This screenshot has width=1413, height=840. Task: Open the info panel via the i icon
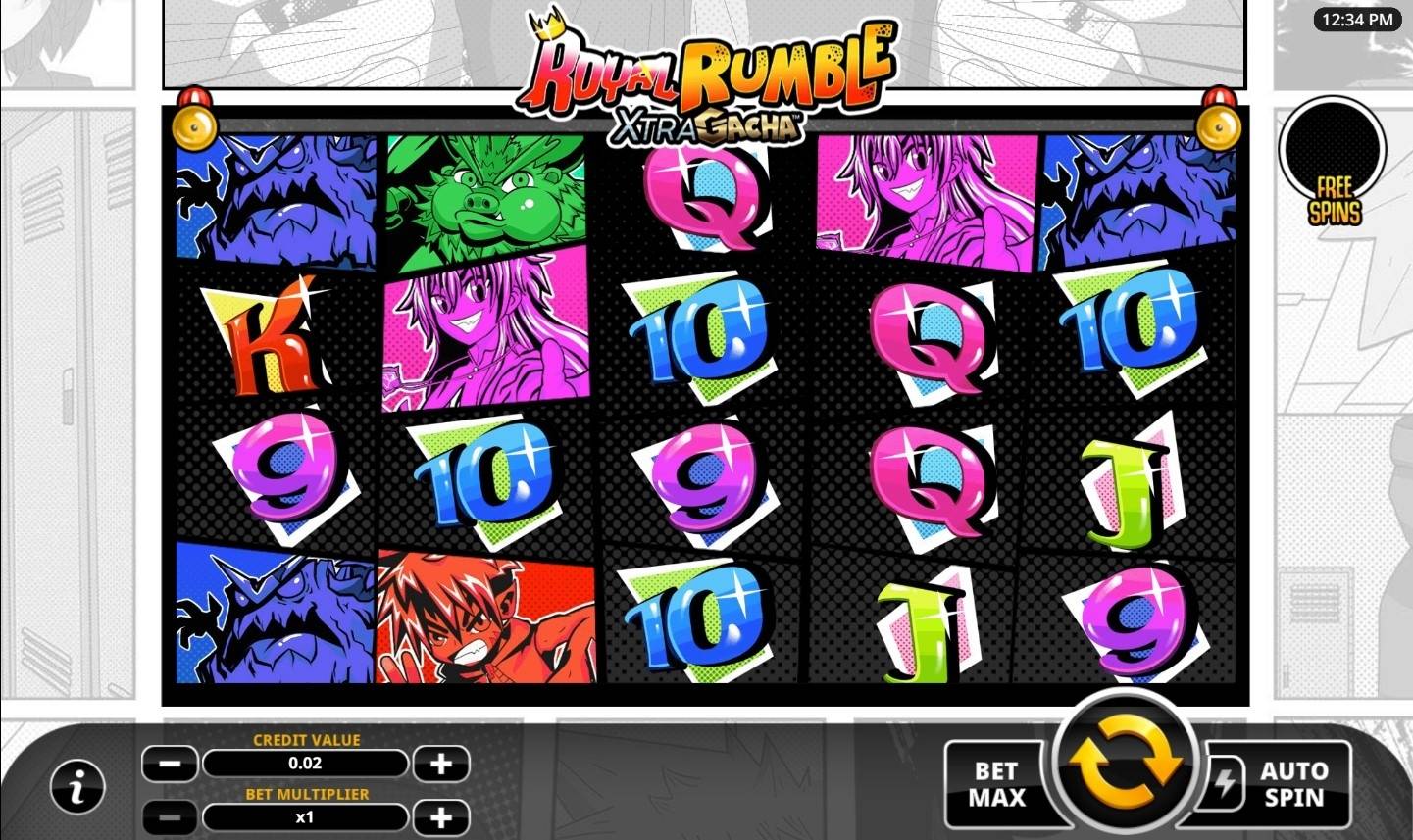click(76, 784)
